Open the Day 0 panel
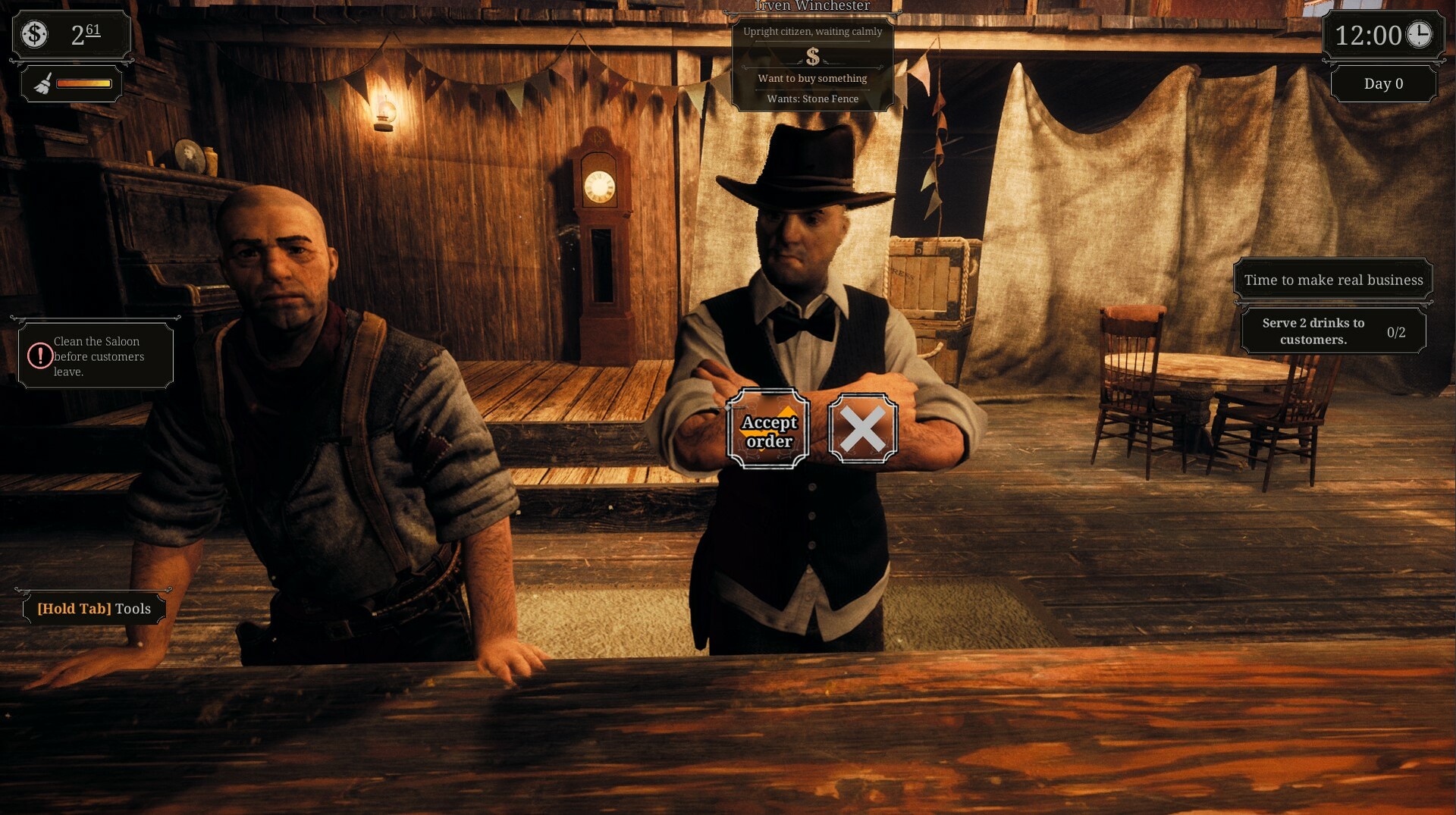The width and height of the screenshot is (1456, 815). tap(1383, 83)
